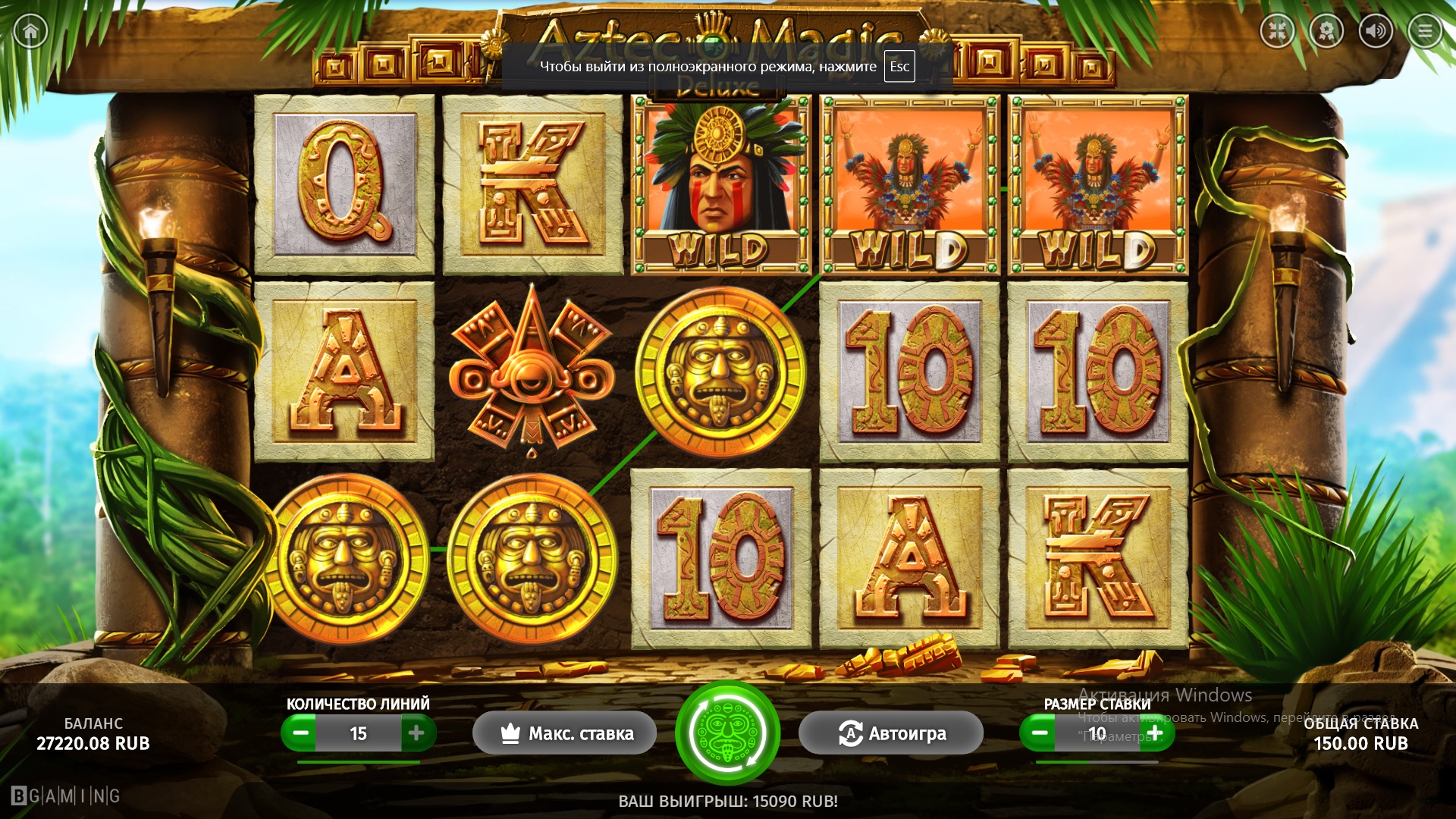Exit fullscreen mode via the arrows icon

tap(1278, 31)
